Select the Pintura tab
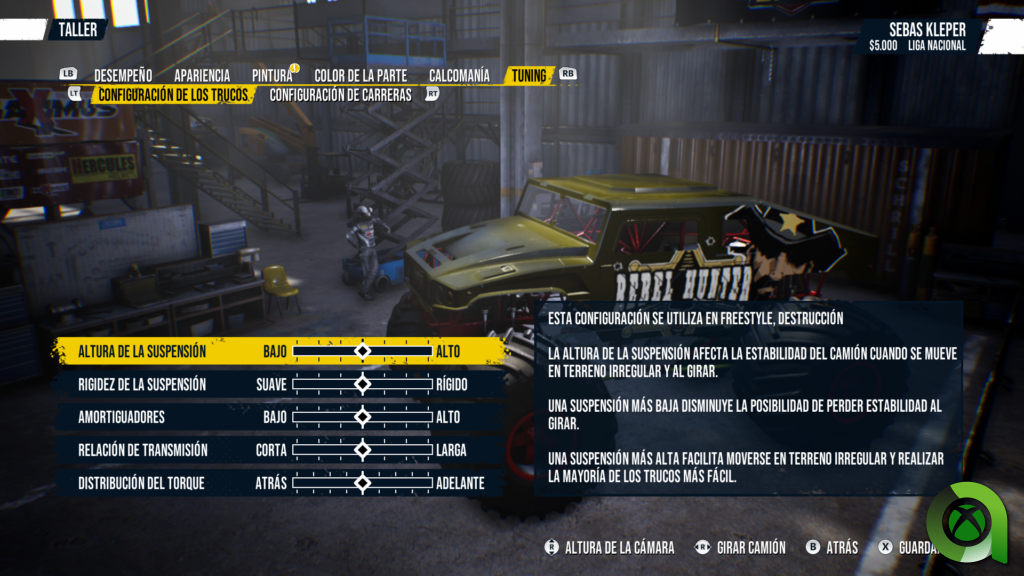 point(272,76)
